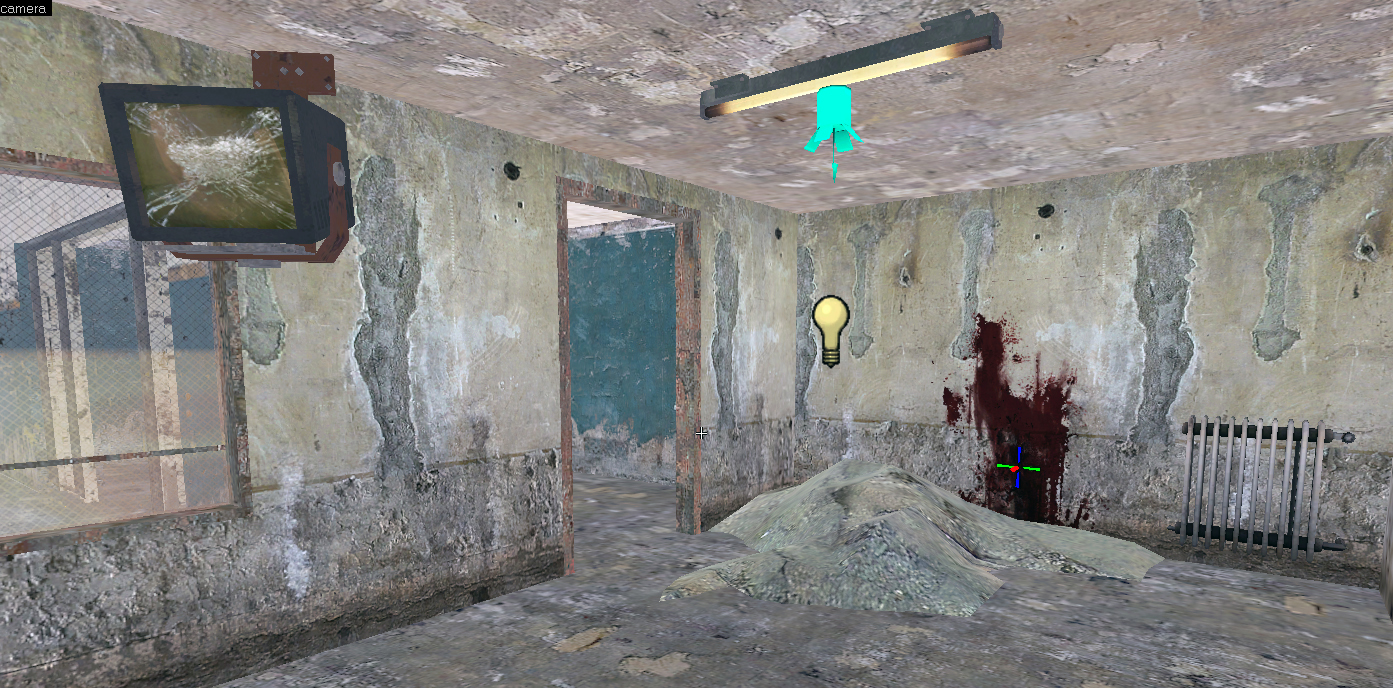Pick the red-green-blue axis origin marker
Viewport: 1393px width, 688px height.
[x=1016, y=468]
